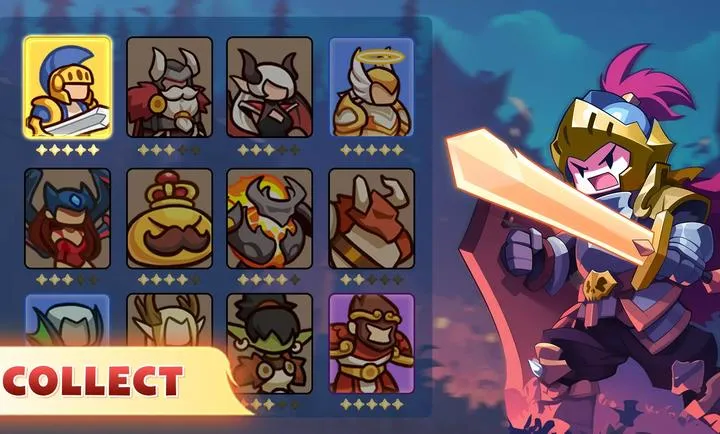Pick the flaming lava golem hero
This screenshot has height=434, width=720.
tap(269, 218)
